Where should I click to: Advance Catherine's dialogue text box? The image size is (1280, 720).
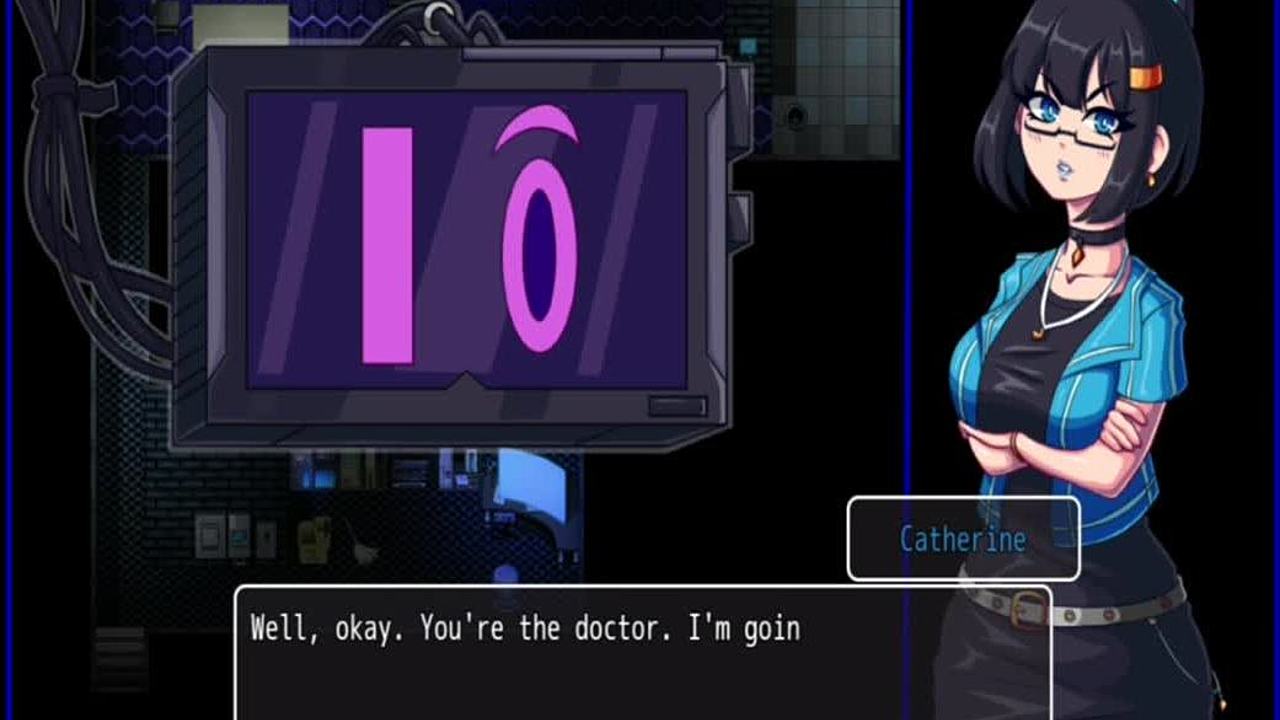pos(642,652)
